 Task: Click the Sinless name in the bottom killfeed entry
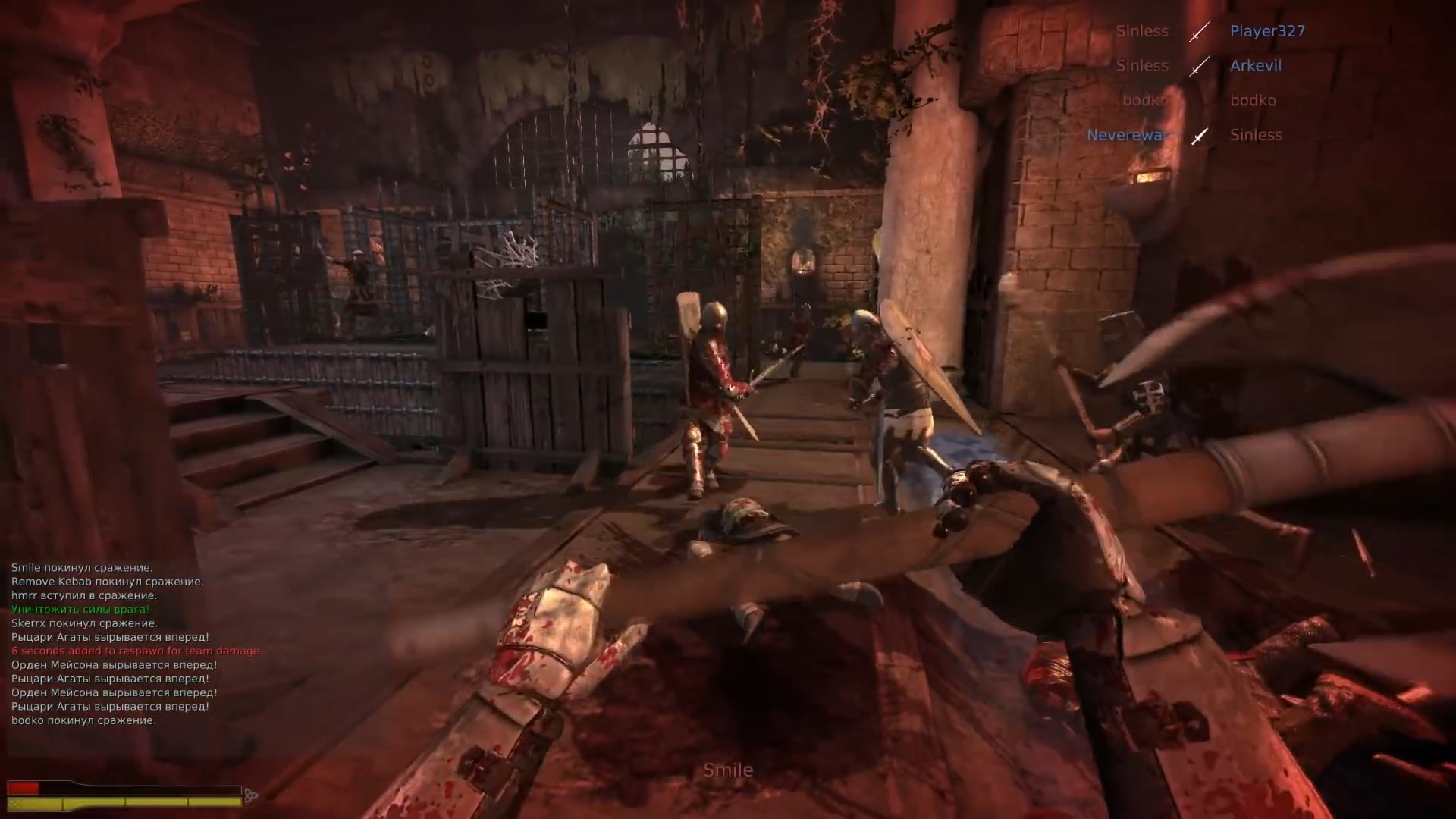pyautogui.click(x=1256, y=134)
